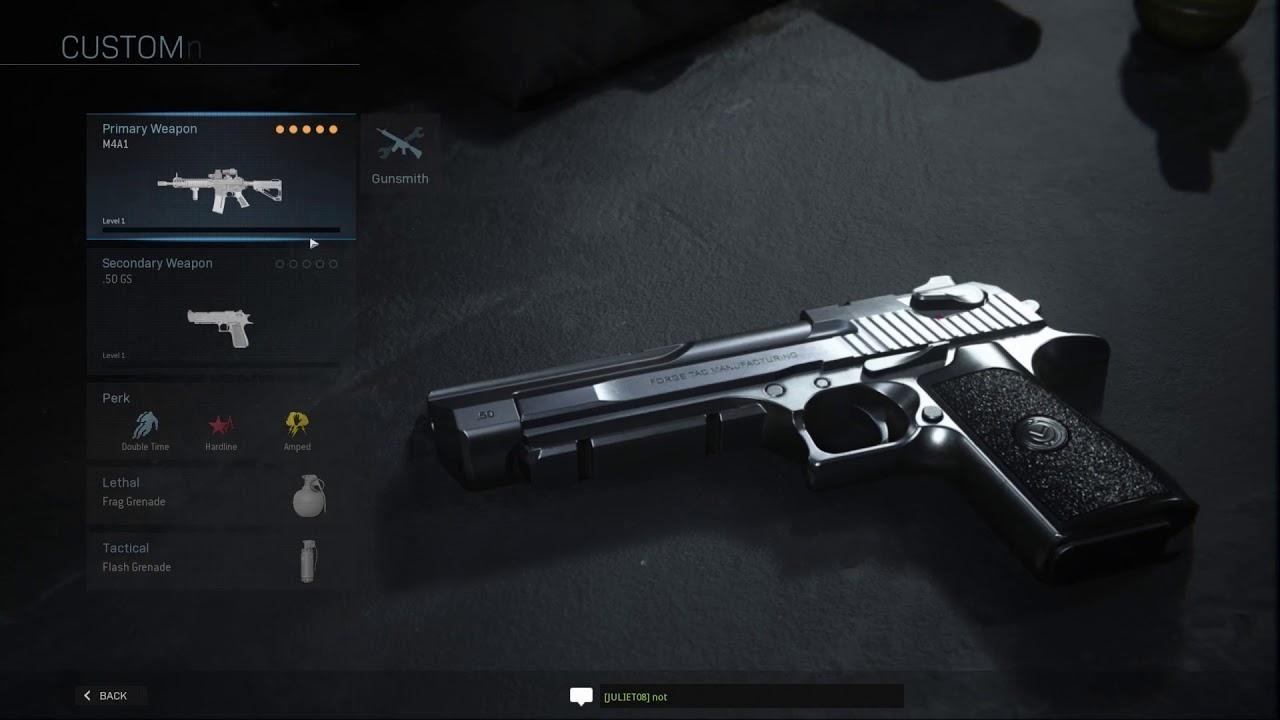This screenshot has height=720, width=1280.
Task: Open the Primary Weapon slot
Action: click(220, 175)
